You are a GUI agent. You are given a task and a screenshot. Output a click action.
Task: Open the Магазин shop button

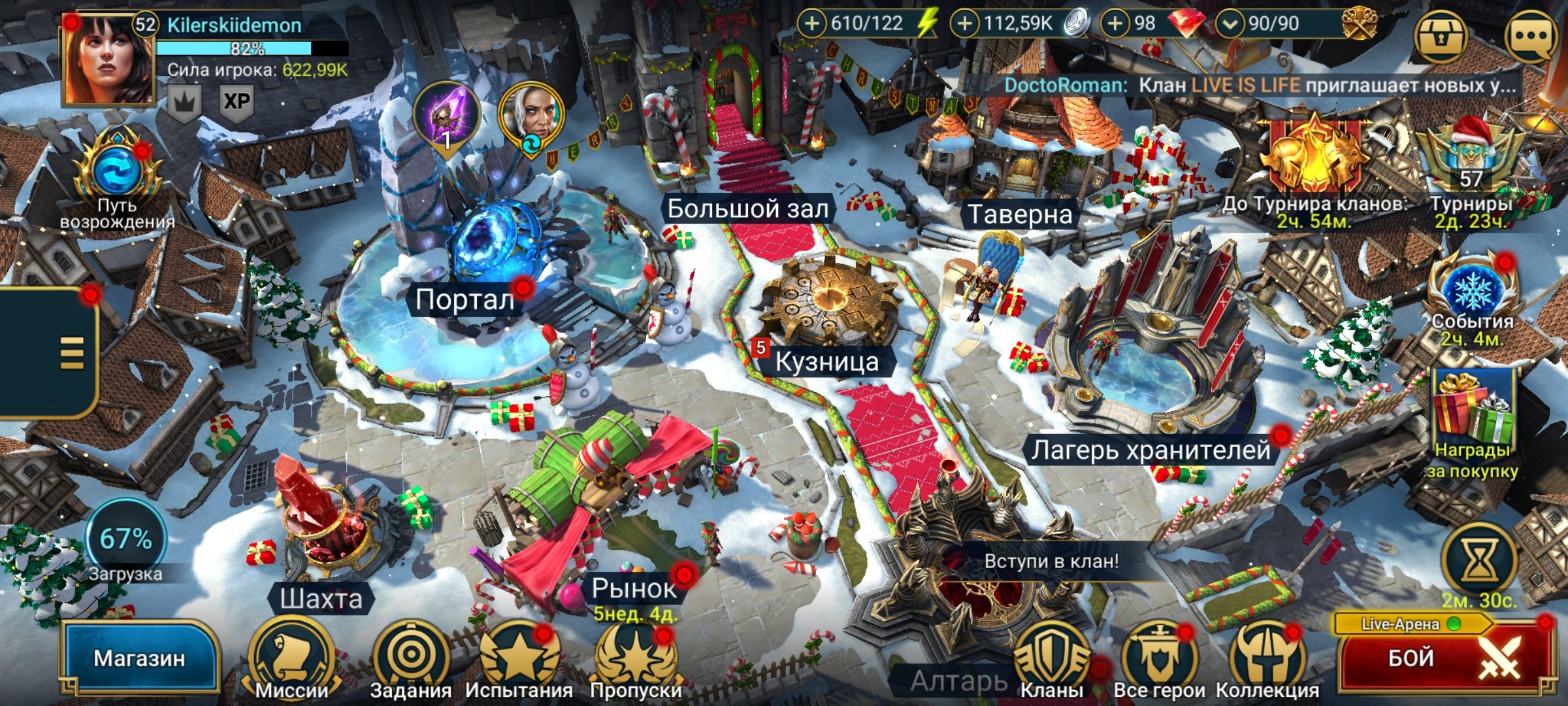click(139, 658)
